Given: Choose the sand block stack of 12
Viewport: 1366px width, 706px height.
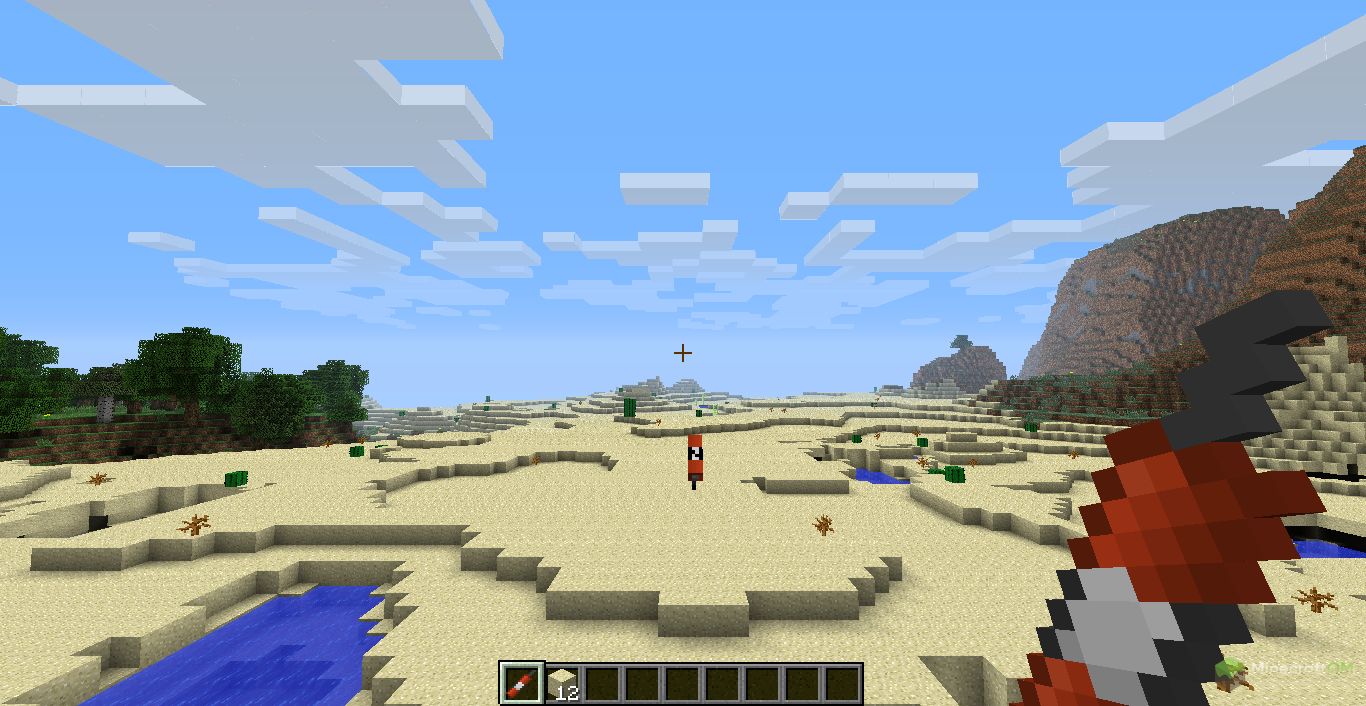Looking at the screenshot, I should click(x=562, y=684).
